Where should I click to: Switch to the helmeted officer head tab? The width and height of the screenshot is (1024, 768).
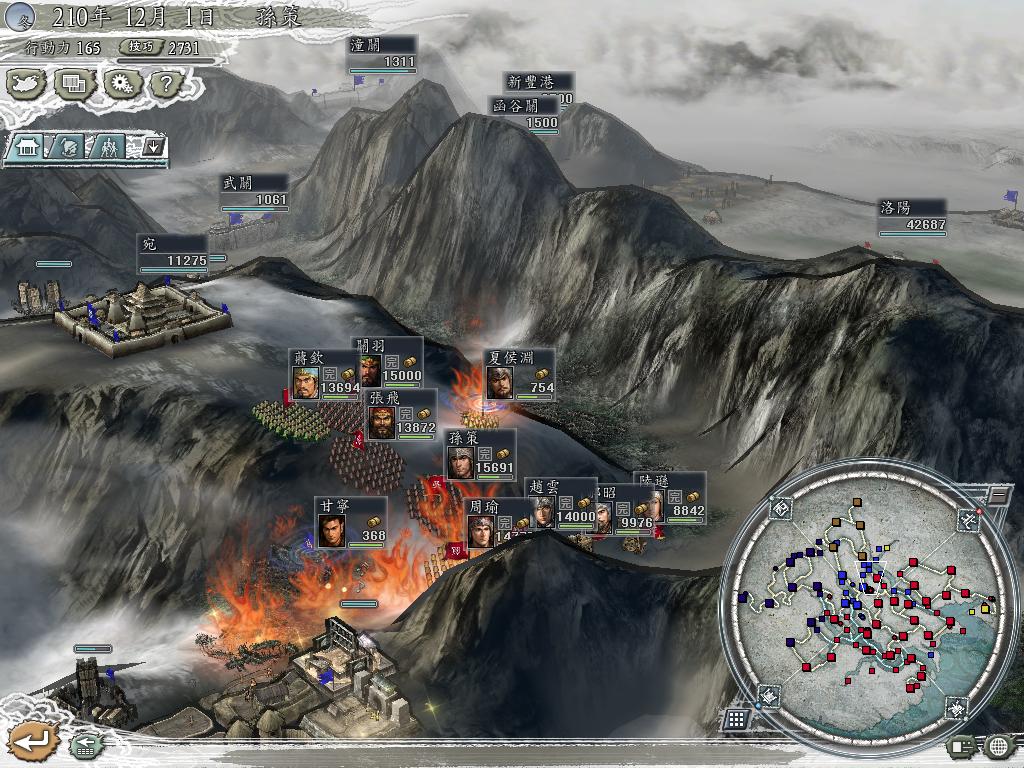pyautogui.click(x=68, y=147)
